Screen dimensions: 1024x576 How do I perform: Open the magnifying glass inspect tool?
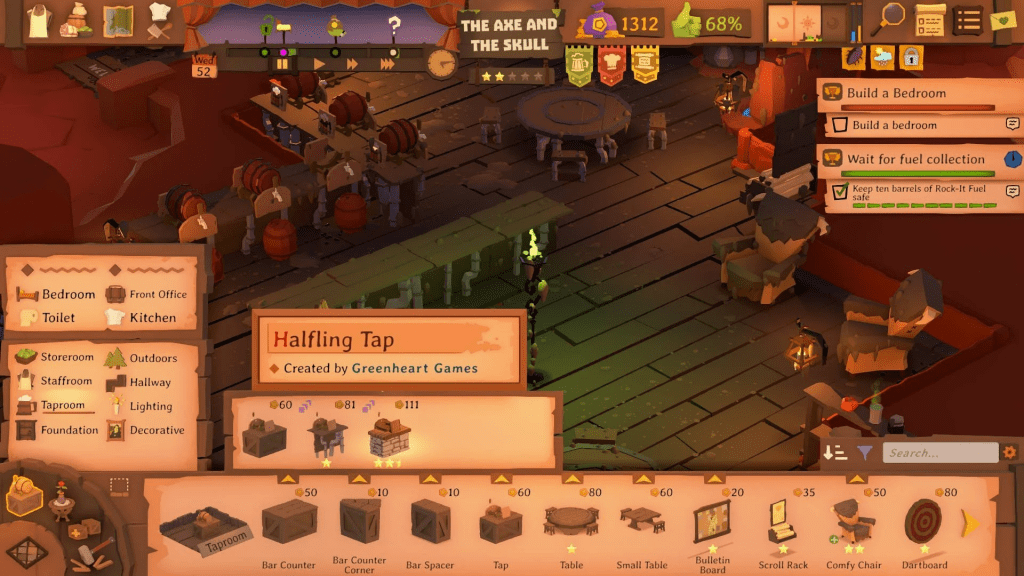889,18
